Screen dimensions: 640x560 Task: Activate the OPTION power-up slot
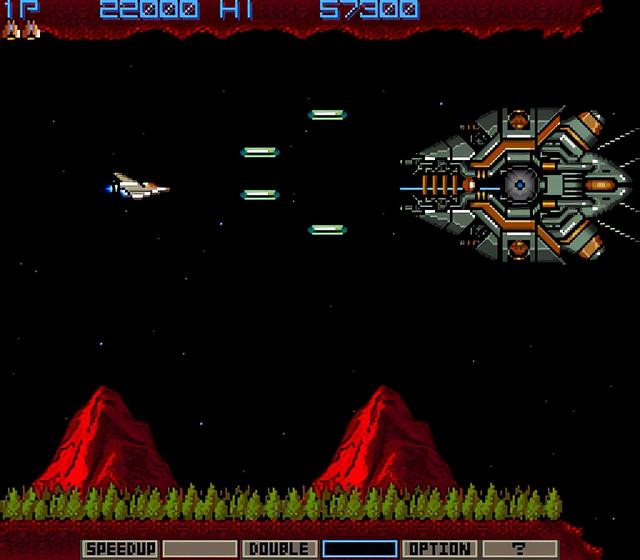tap(439, 549)
